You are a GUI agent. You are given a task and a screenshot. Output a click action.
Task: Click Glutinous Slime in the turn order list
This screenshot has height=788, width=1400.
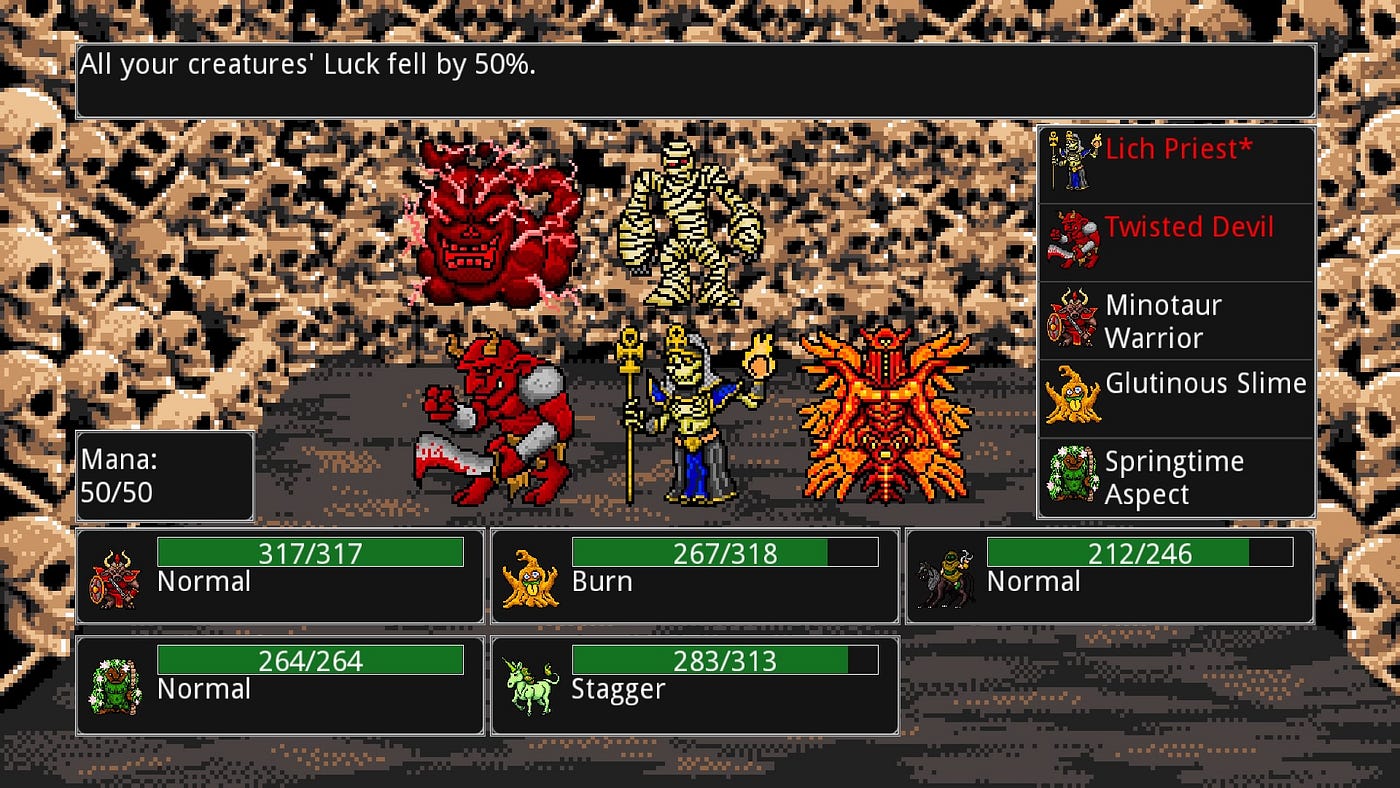coord(1176,399)
